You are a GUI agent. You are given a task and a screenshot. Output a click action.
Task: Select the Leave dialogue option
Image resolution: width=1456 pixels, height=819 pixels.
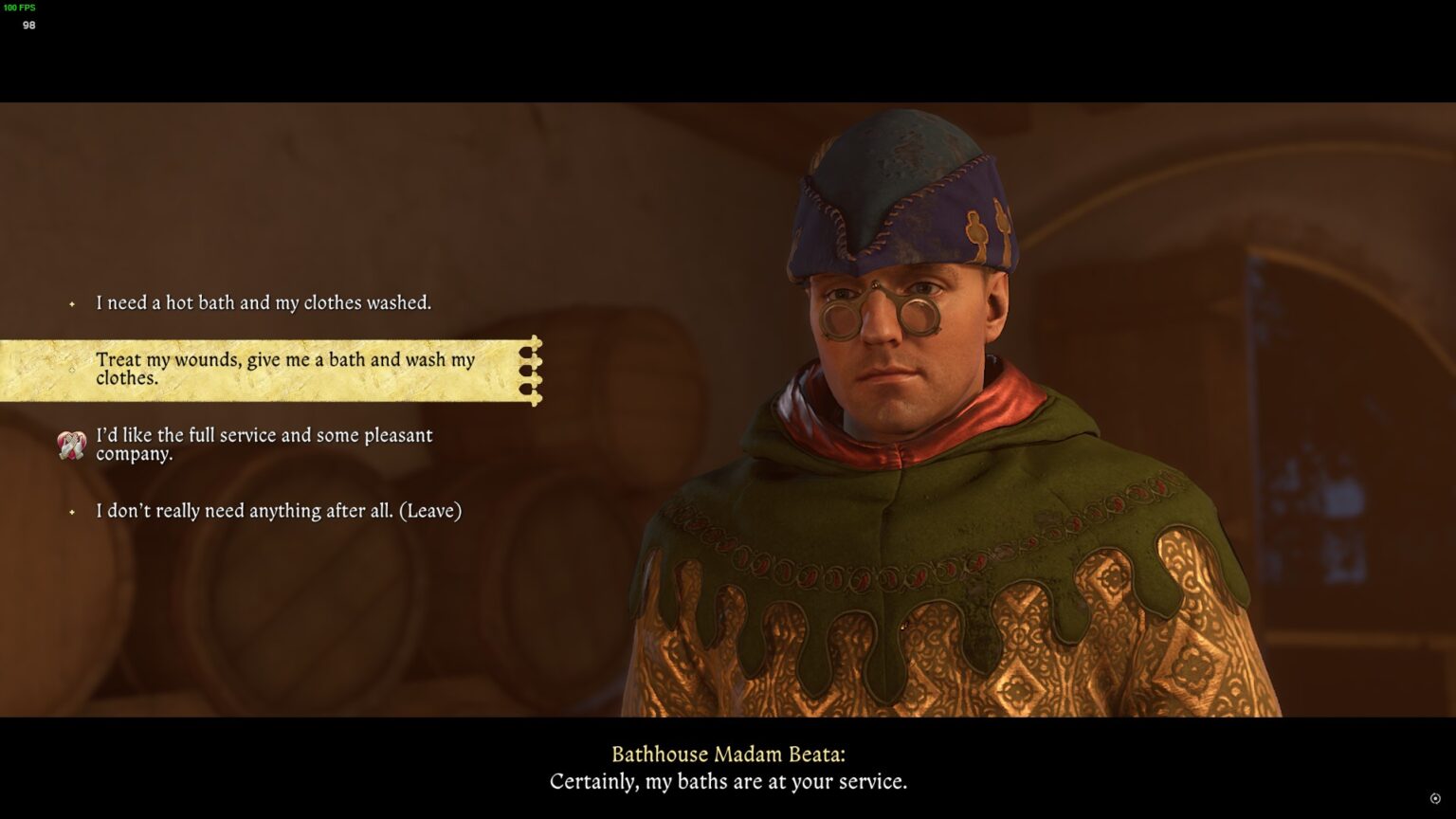click(278, 511)
